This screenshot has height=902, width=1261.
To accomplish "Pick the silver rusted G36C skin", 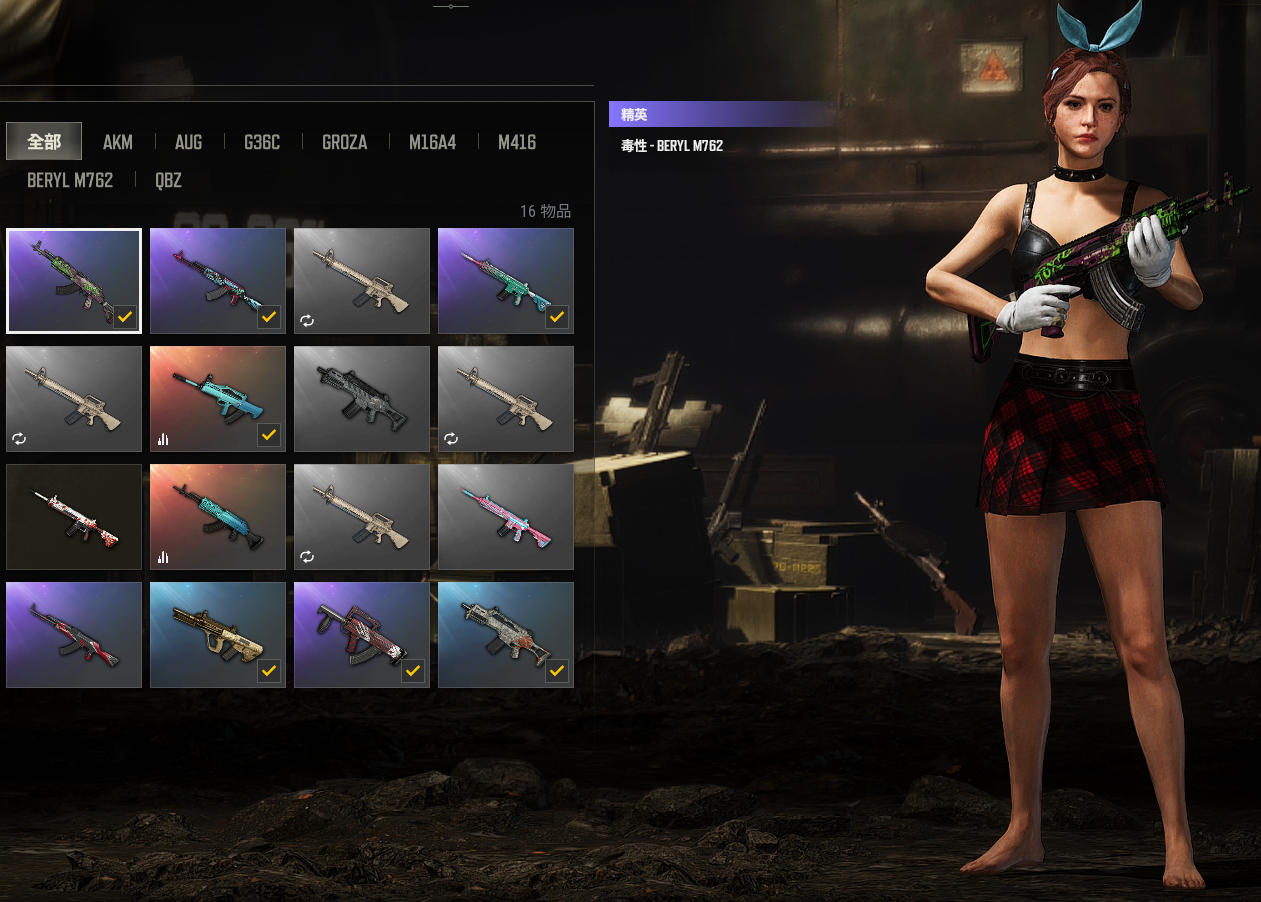I will (x=506, y=634).
